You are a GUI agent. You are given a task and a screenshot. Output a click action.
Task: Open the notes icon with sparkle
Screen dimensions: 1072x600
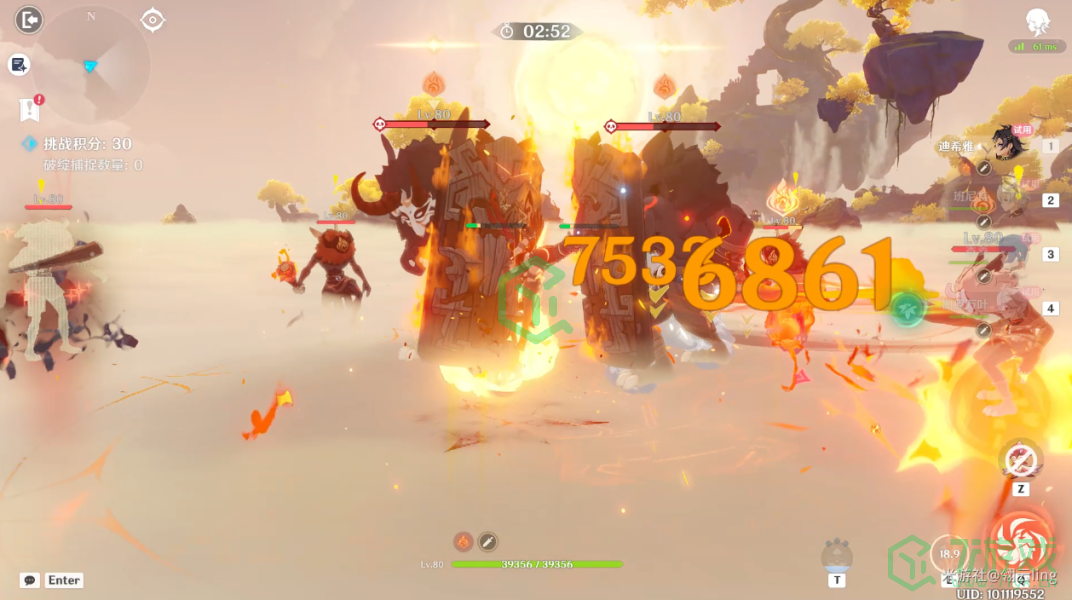click(19, 65)
